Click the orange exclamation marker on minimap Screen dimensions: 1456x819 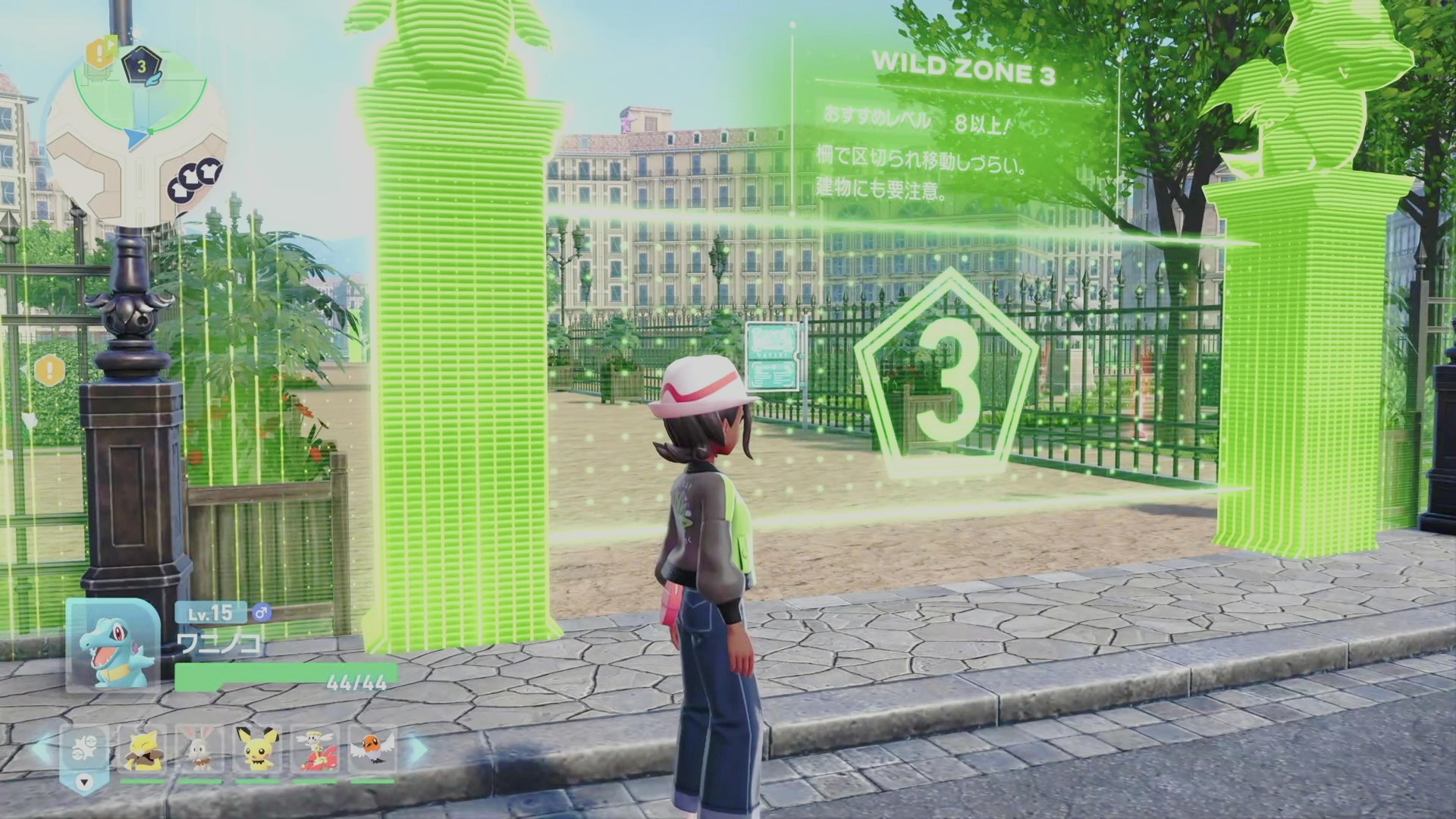(x=98, y=52)
